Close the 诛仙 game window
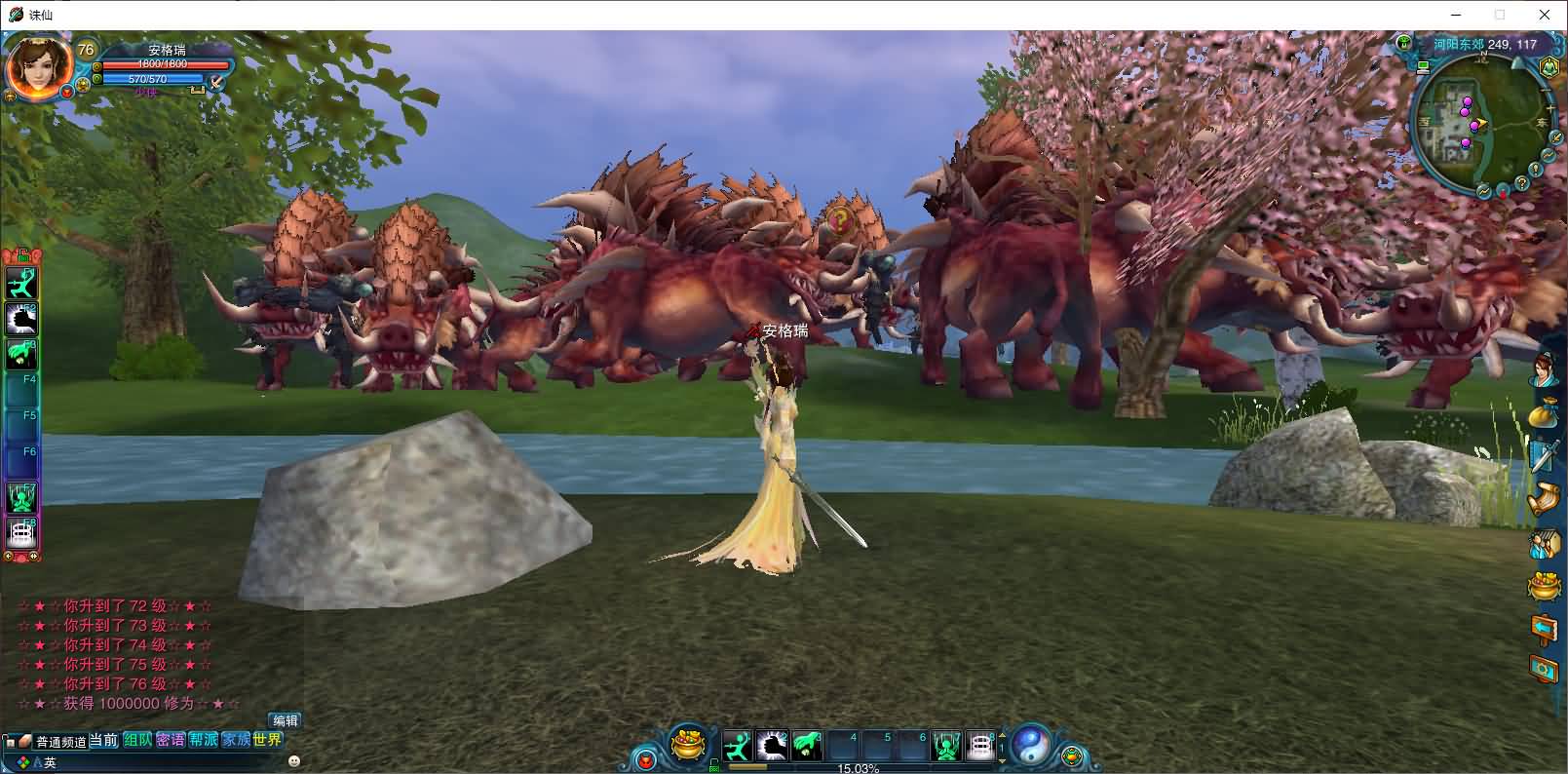This screenshot has width=1568, height=774. point(1545,15)
